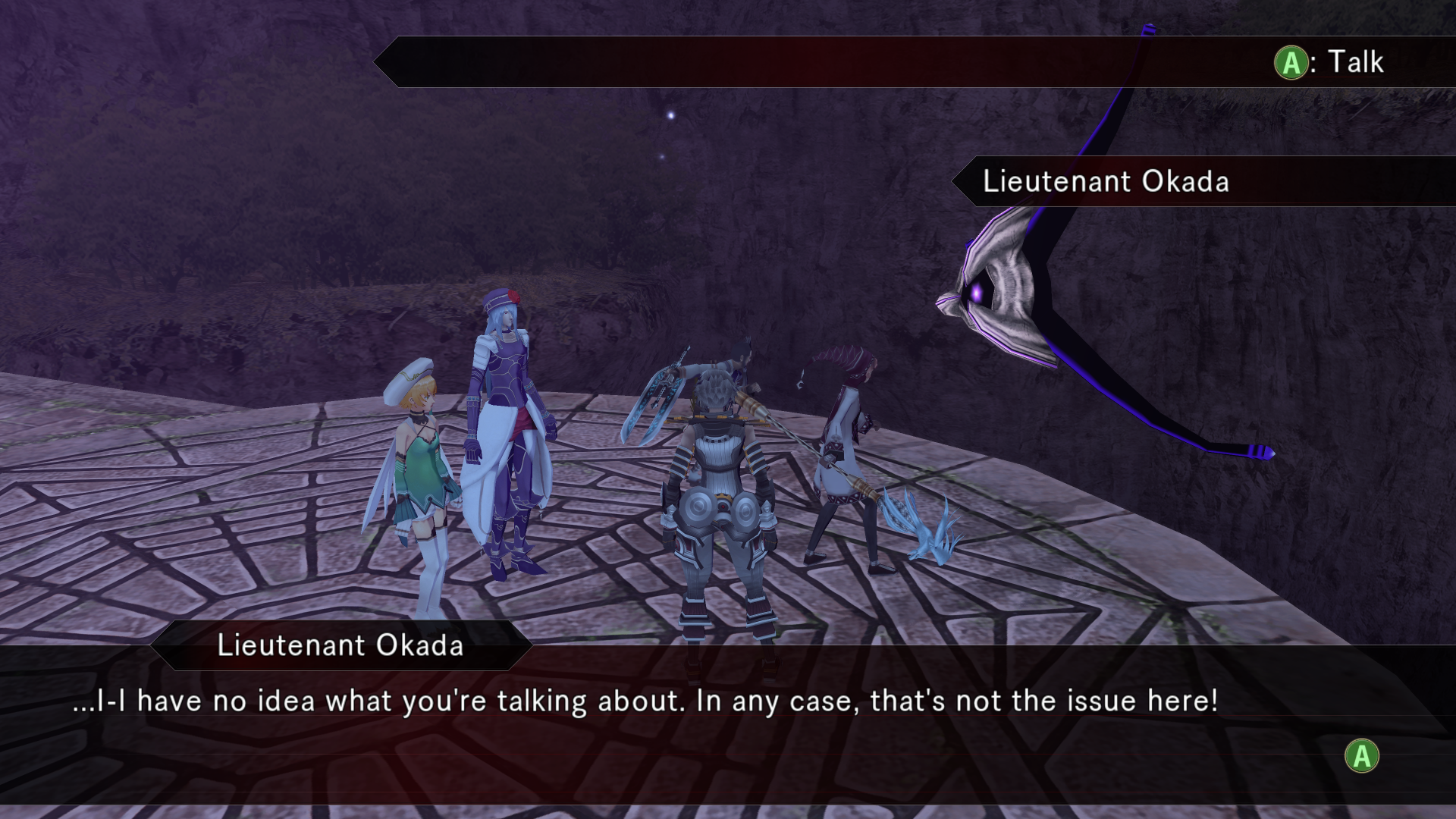This screenshot has height=819, width=1456.
Task: Advance Lieutenant Okada's dialogue text box
Action: tap(1362, 756)
